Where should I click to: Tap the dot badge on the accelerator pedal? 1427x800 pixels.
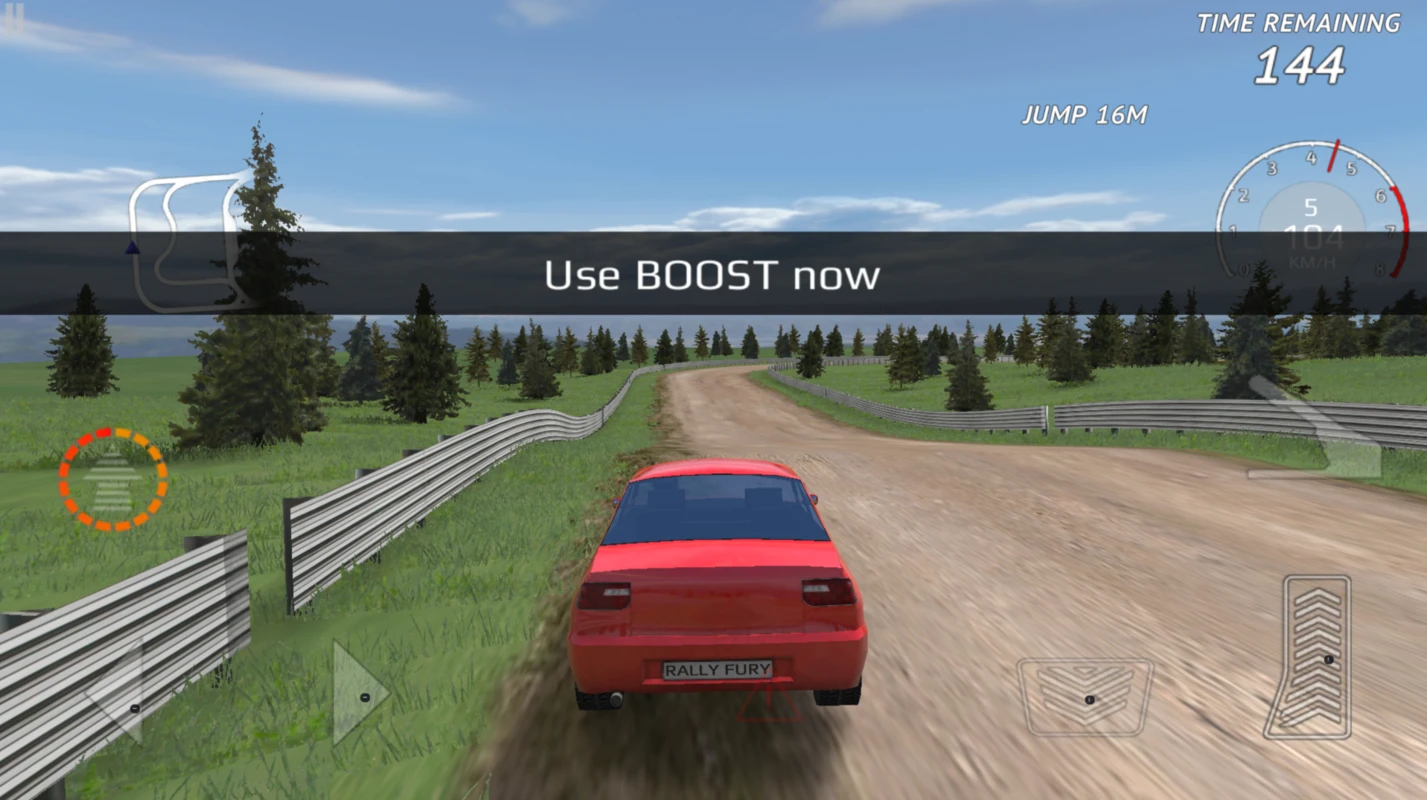[1328, 660]
